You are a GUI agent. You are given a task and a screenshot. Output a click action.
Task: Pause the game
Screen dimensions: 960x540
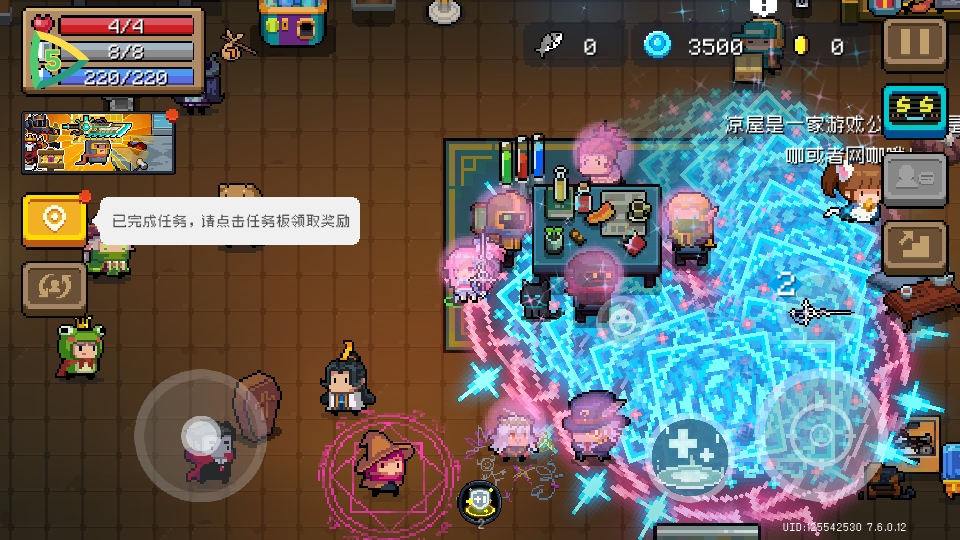915,43
